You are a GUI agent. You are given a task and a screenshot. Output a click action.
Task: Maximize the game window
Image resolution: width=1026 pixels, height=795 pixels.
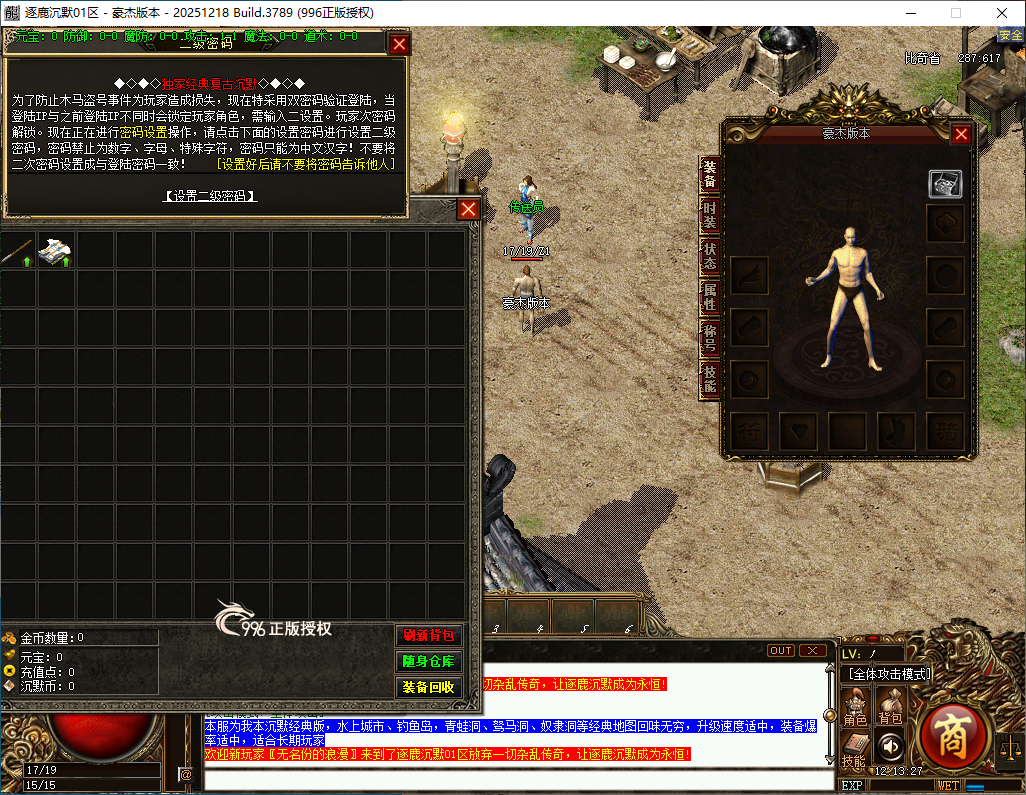955,13
